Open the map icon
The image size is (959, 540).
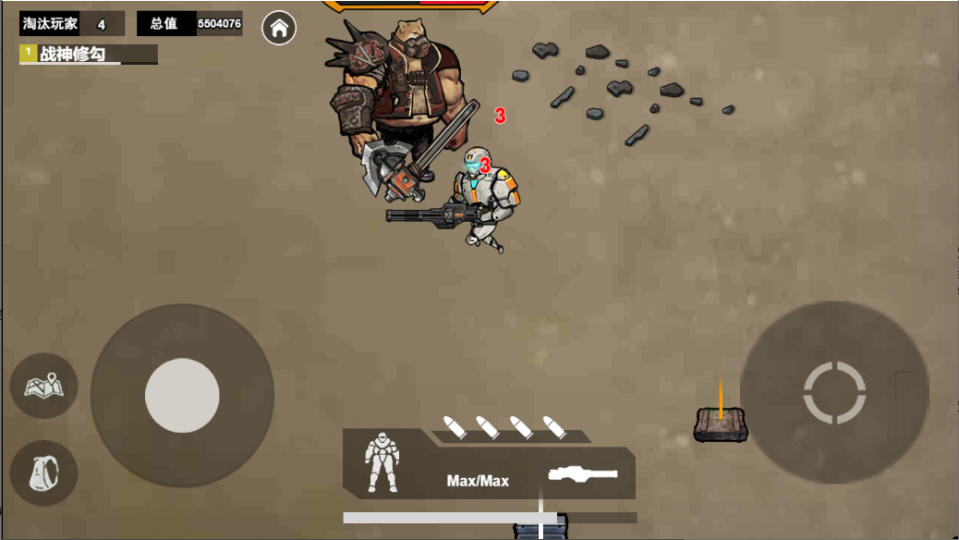coord(44,385)
